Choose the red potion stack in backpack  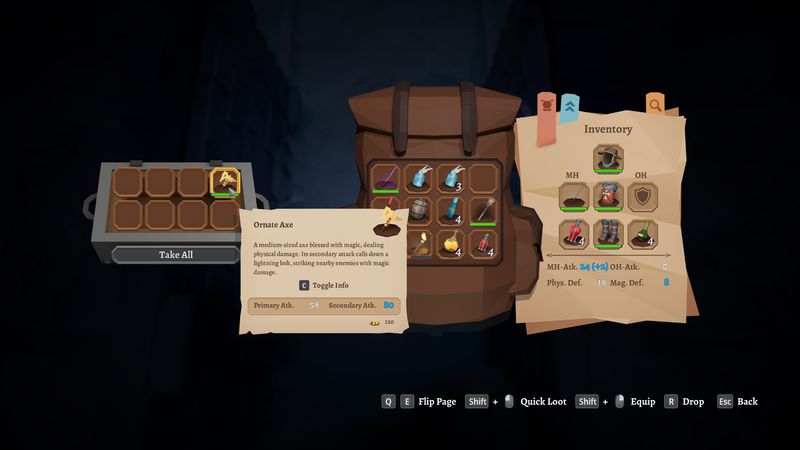[x=482, y=241]
